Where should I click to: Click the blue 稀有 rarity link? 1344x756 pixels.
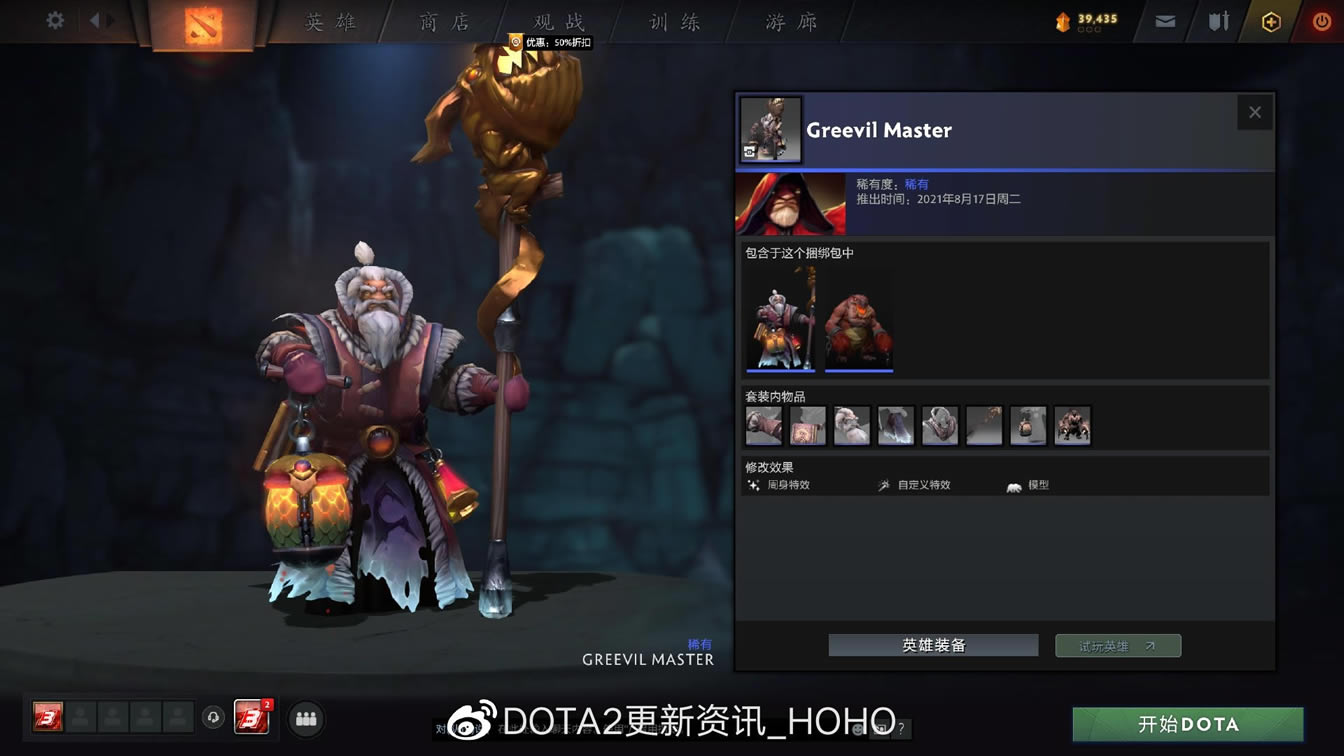coord(917,184)
